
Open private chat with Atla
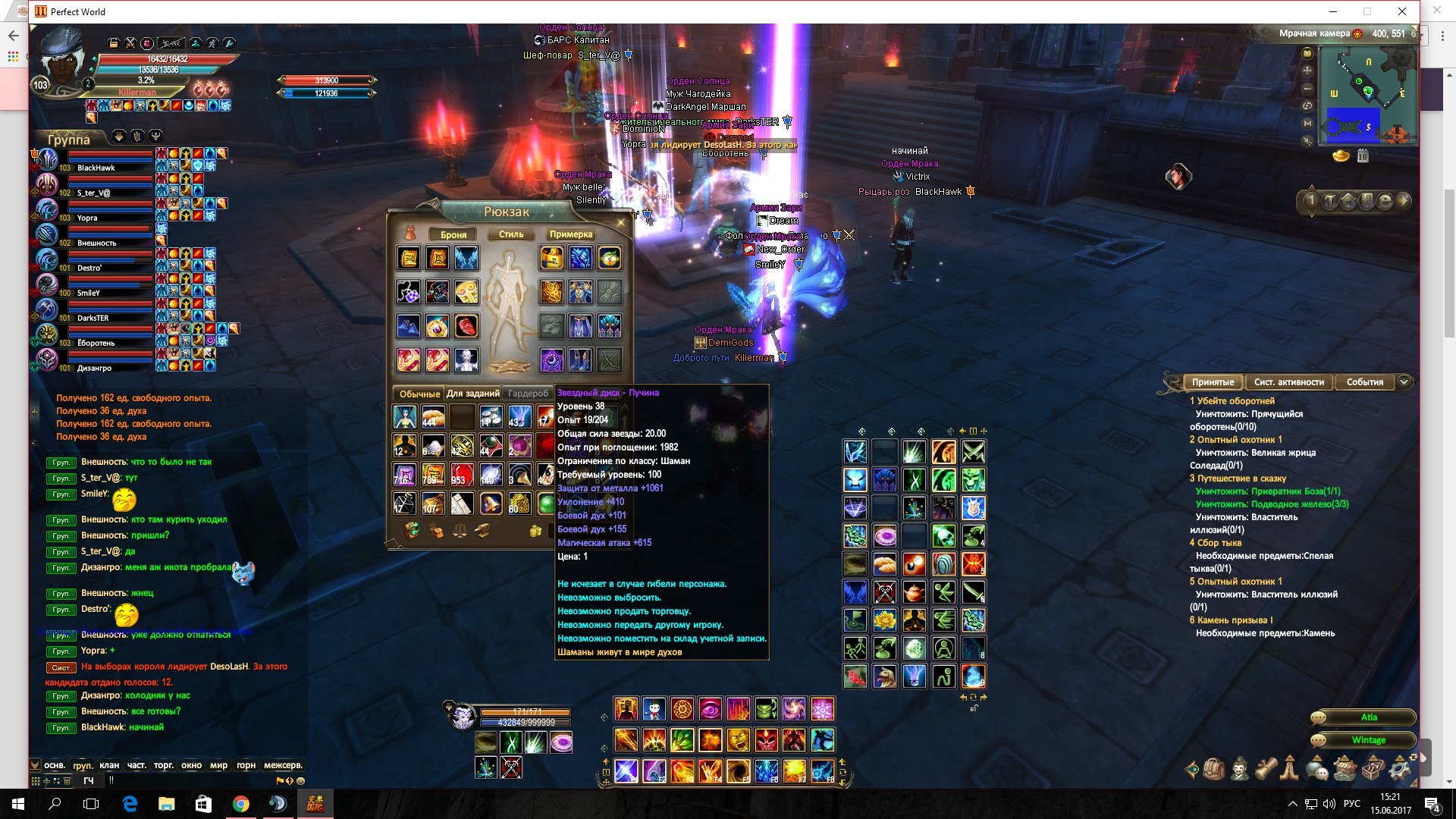click(x=1368, y=717)
